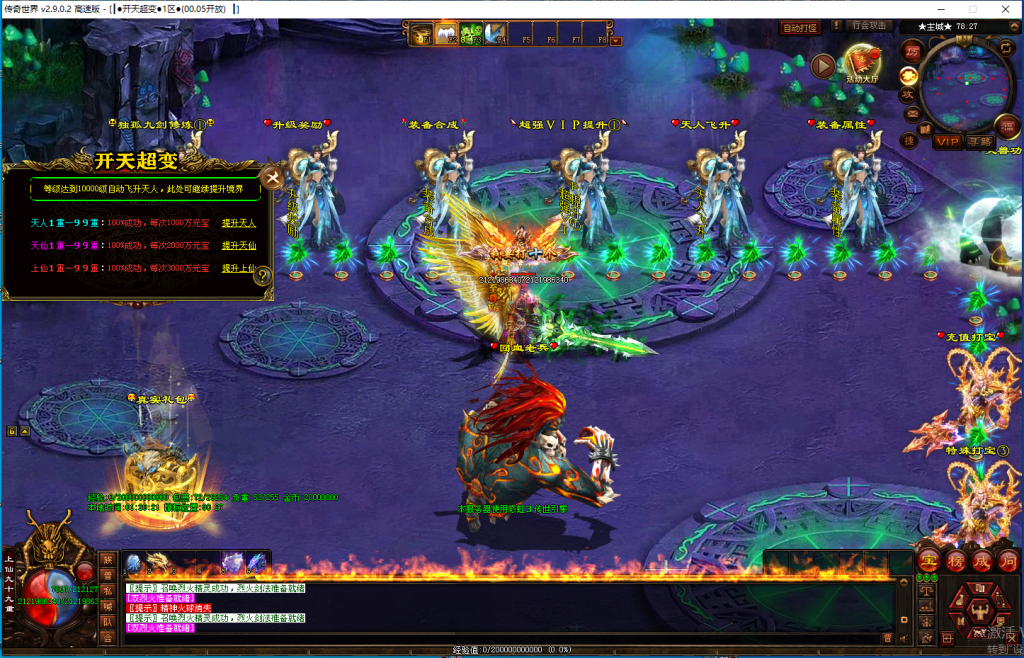This screenshot has height=658, width=1024.
Task: Click the 提升天人 link
Action: click(239, 223)
